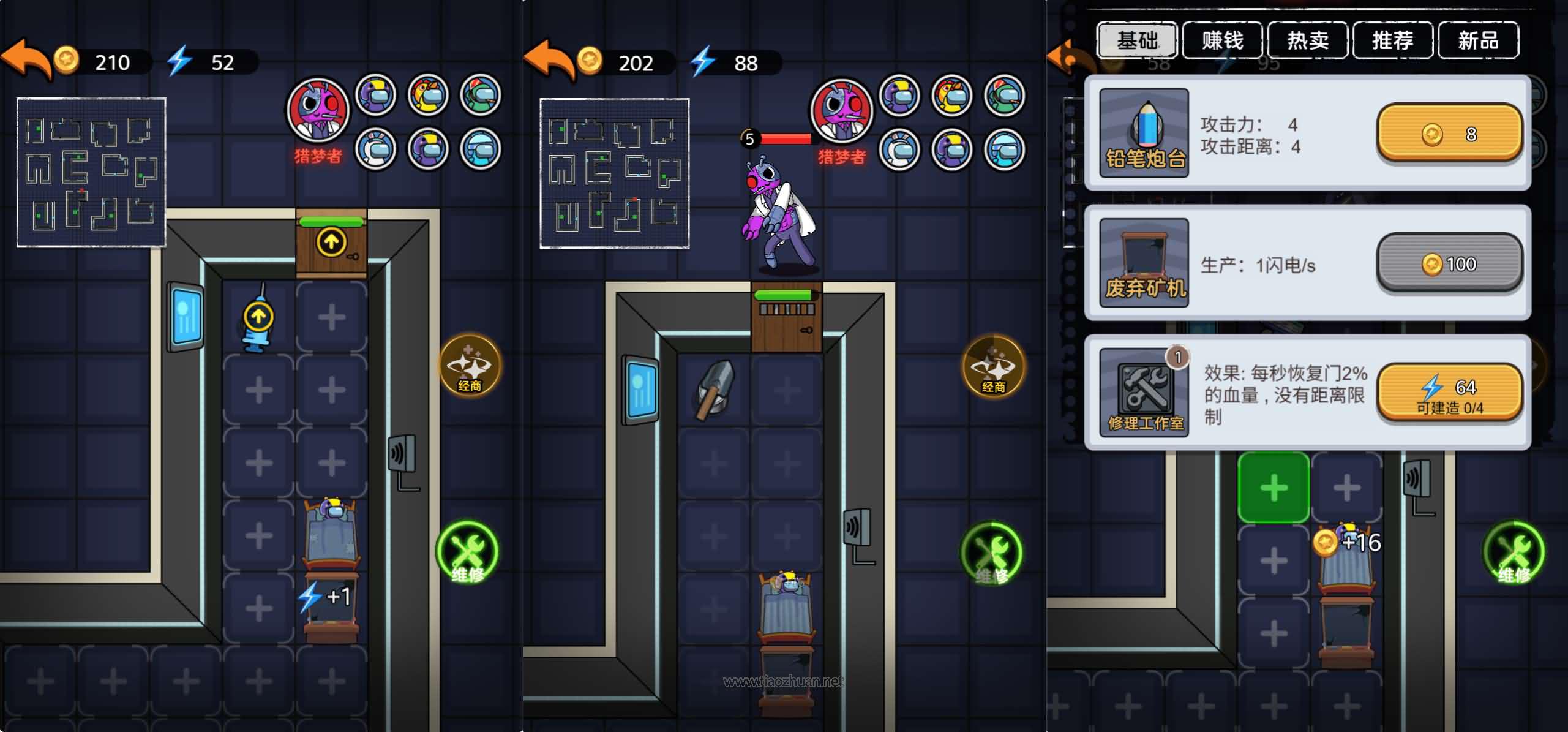Image resolution: width=1568 pixels, height=732 pixels.
Task: Select the 铅笔炮台 item icon
Action: [1144, 133]
